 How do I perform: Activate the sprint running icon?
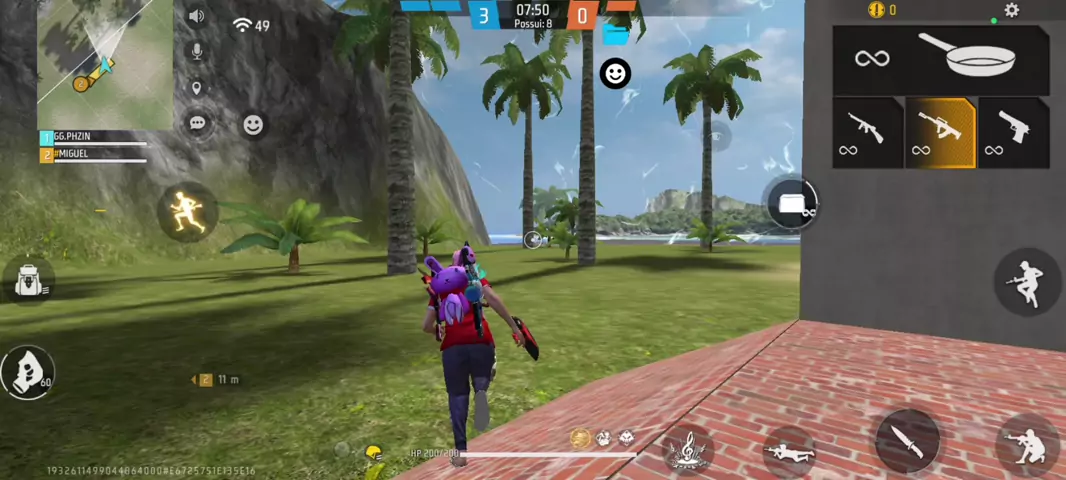(187, 212)
